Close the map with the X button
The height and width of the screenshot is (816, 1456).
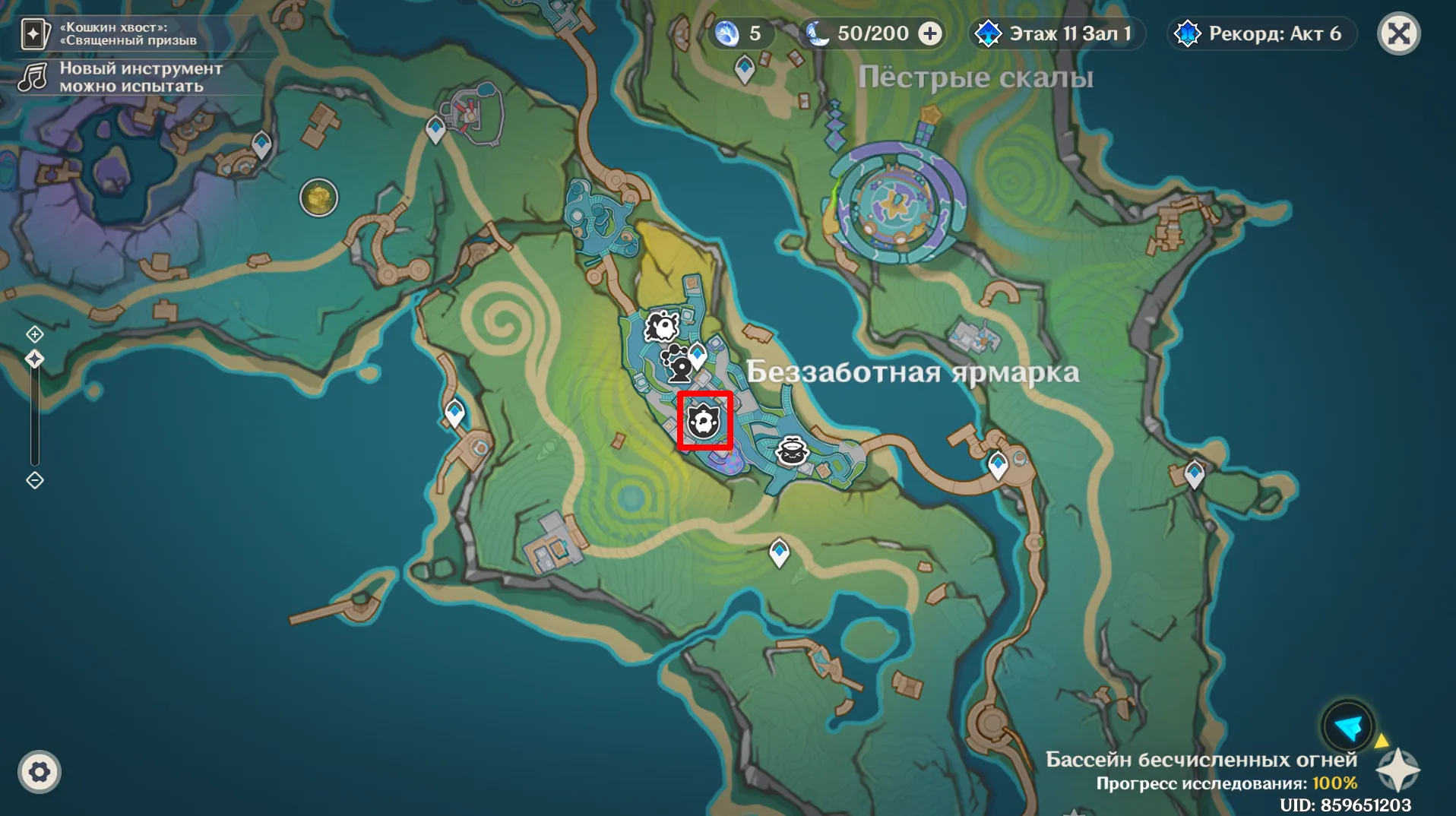pos(1401,33)
